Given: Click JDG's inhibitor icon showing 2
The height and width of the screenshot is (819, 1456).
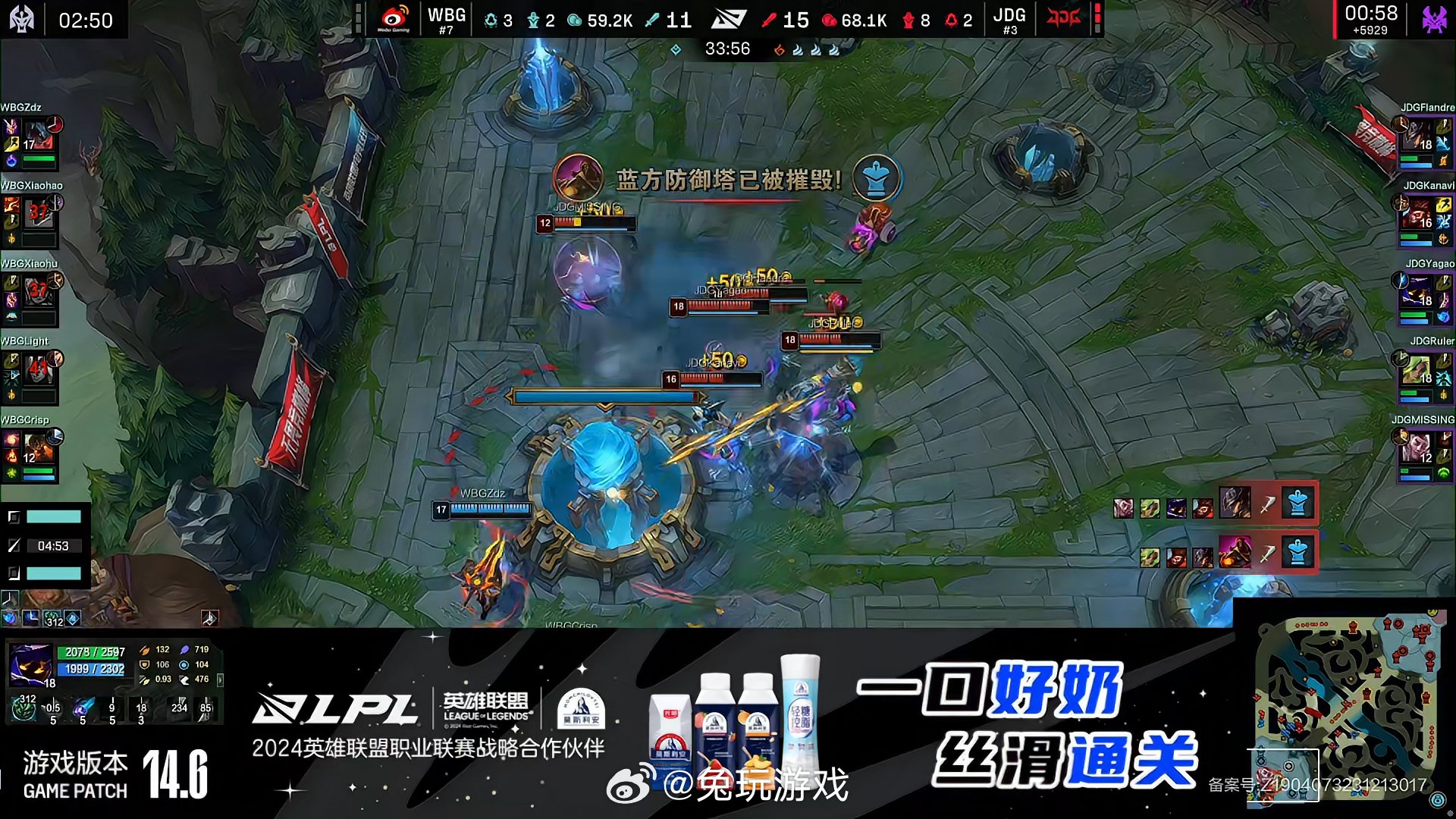Looking at the screenshot, I should click(950, 19).
